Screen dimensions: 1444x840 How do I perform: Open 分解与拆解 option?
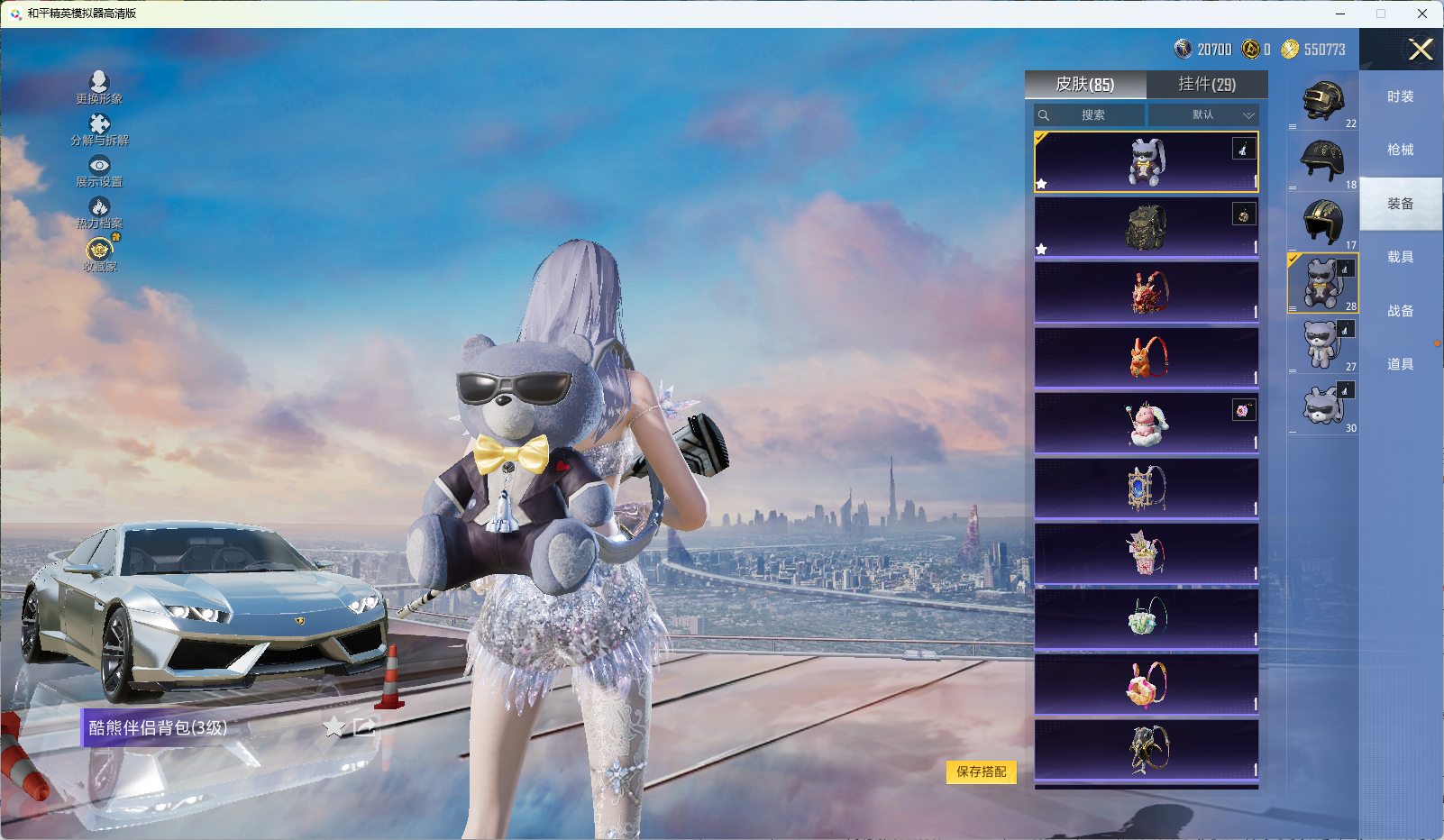click(x=99, y=129)
